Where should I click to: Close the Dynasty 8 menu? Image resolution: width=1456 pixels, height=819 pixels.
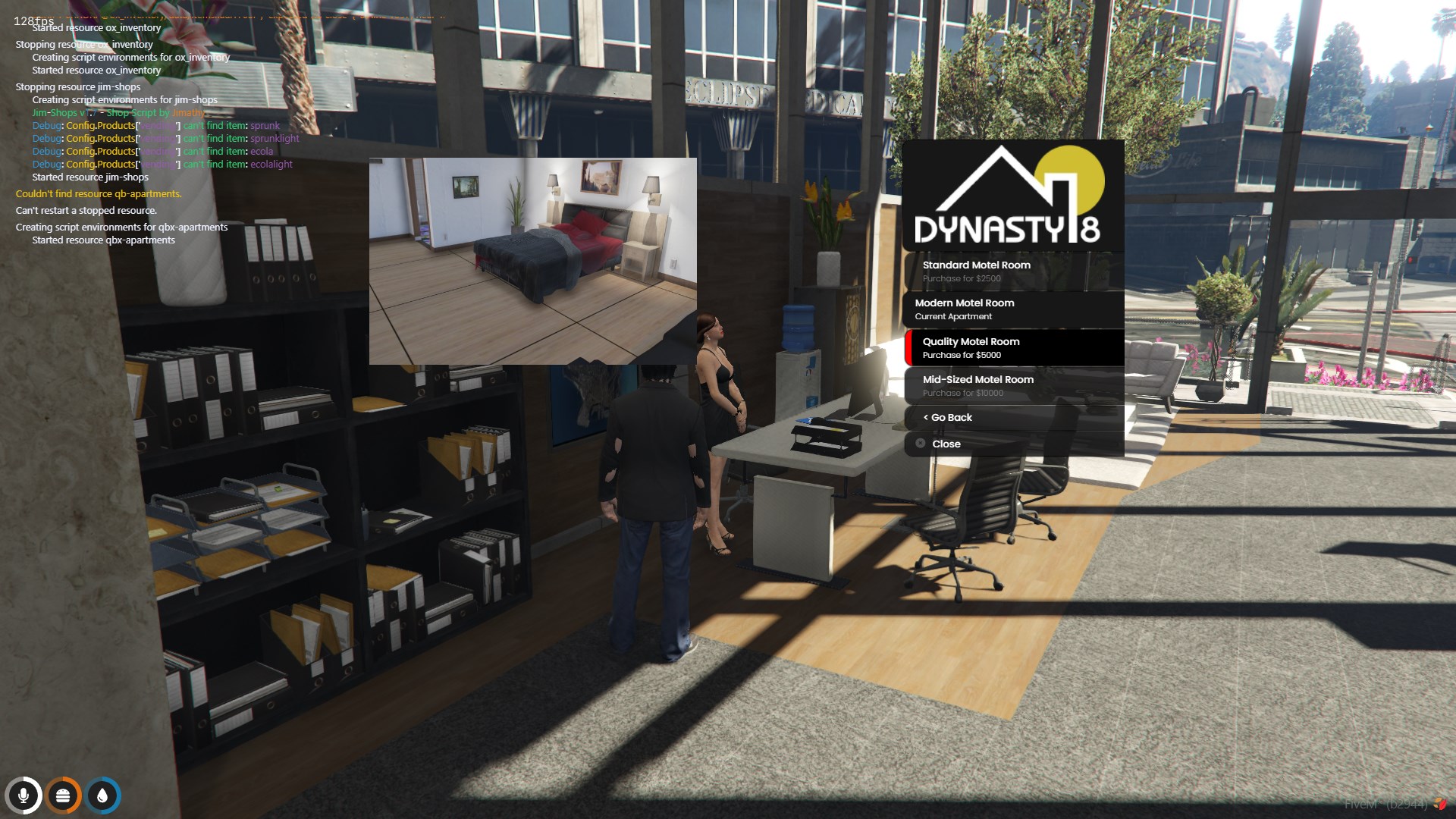tap(1013, 444)
